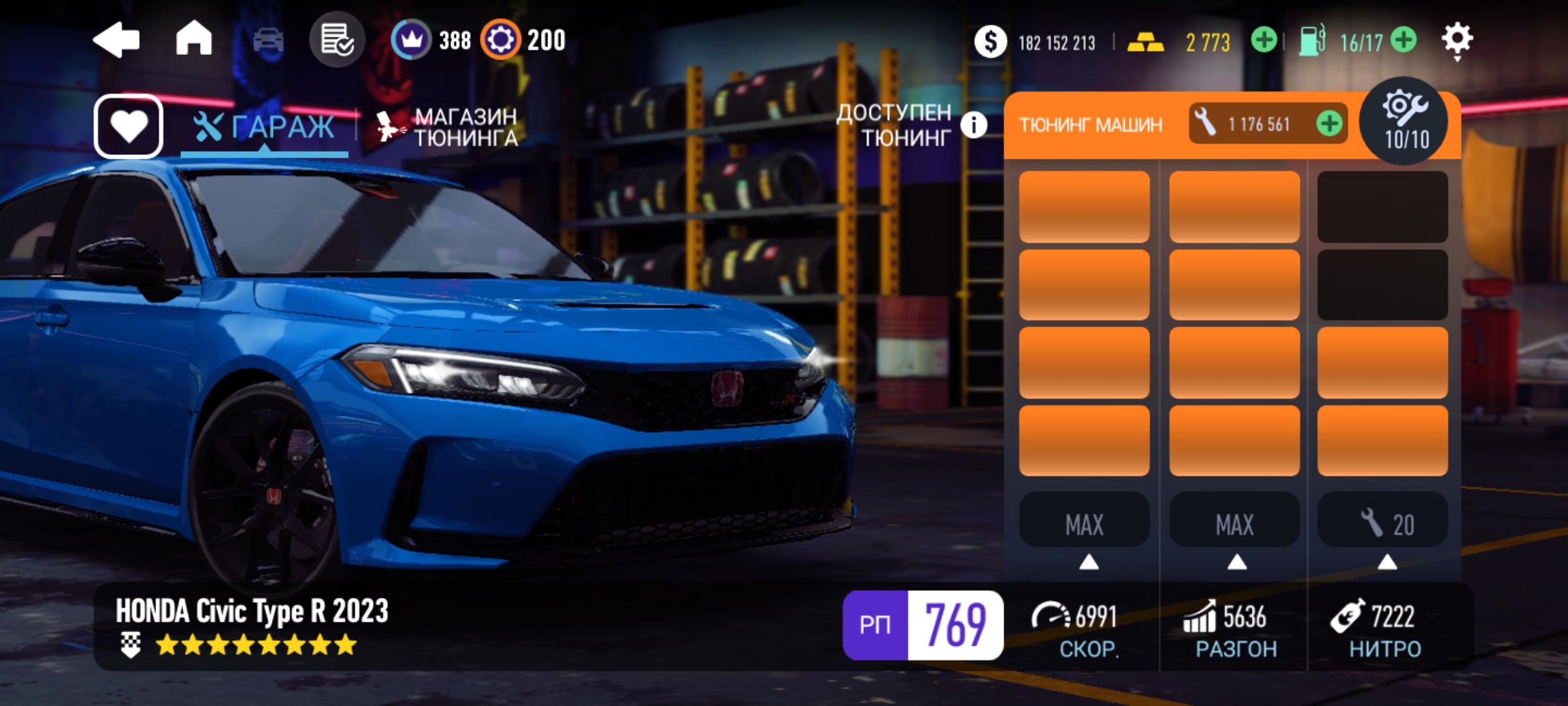Switch to the Гараж tab
Screen dimensions: 1568x706
pos(265,127)
